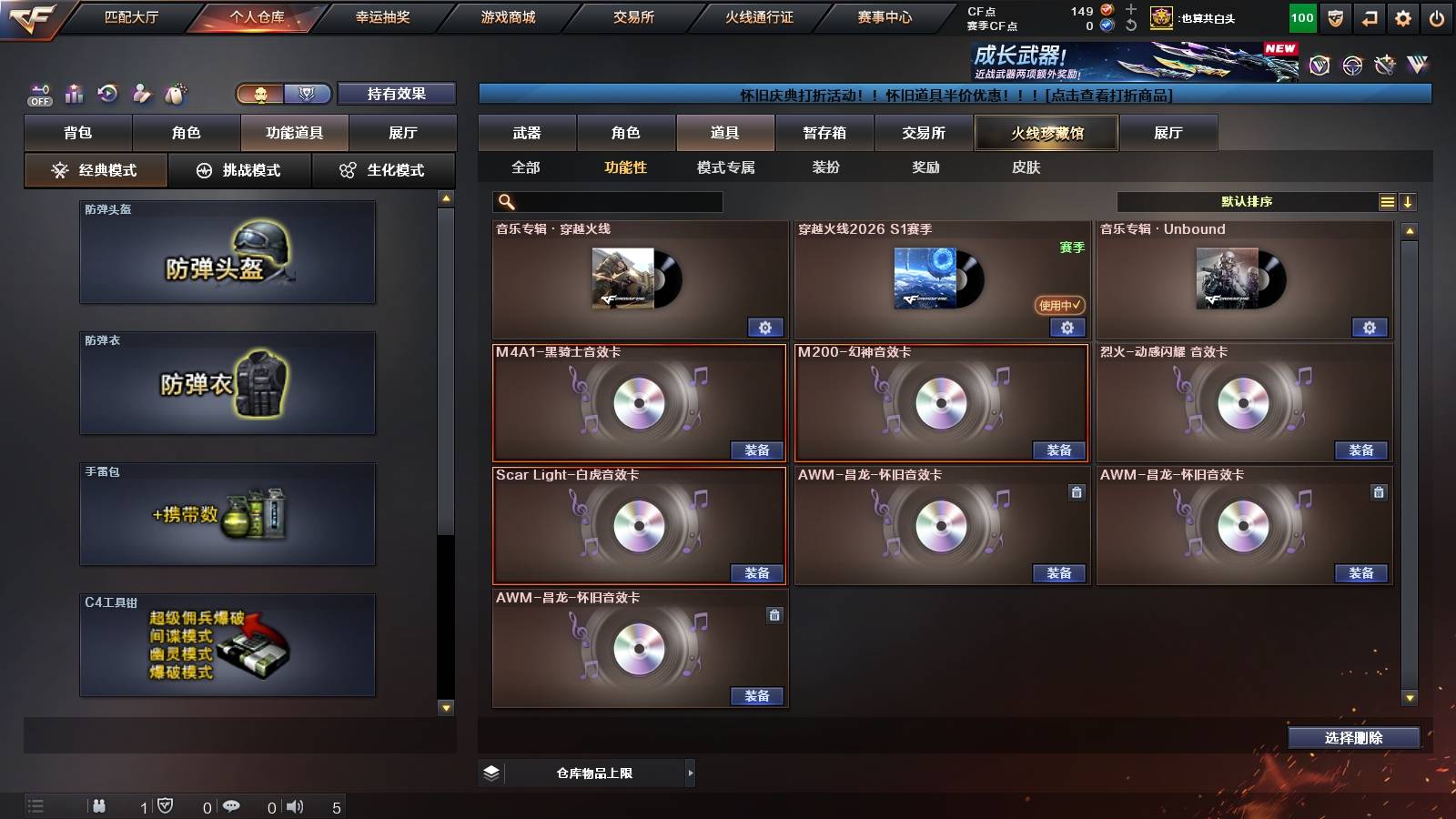Viewport: 1456px width, 819px height.
Task: Open the 默认排序 sort dropdown
Action: pyautogui.click(x=1247, y=201)
